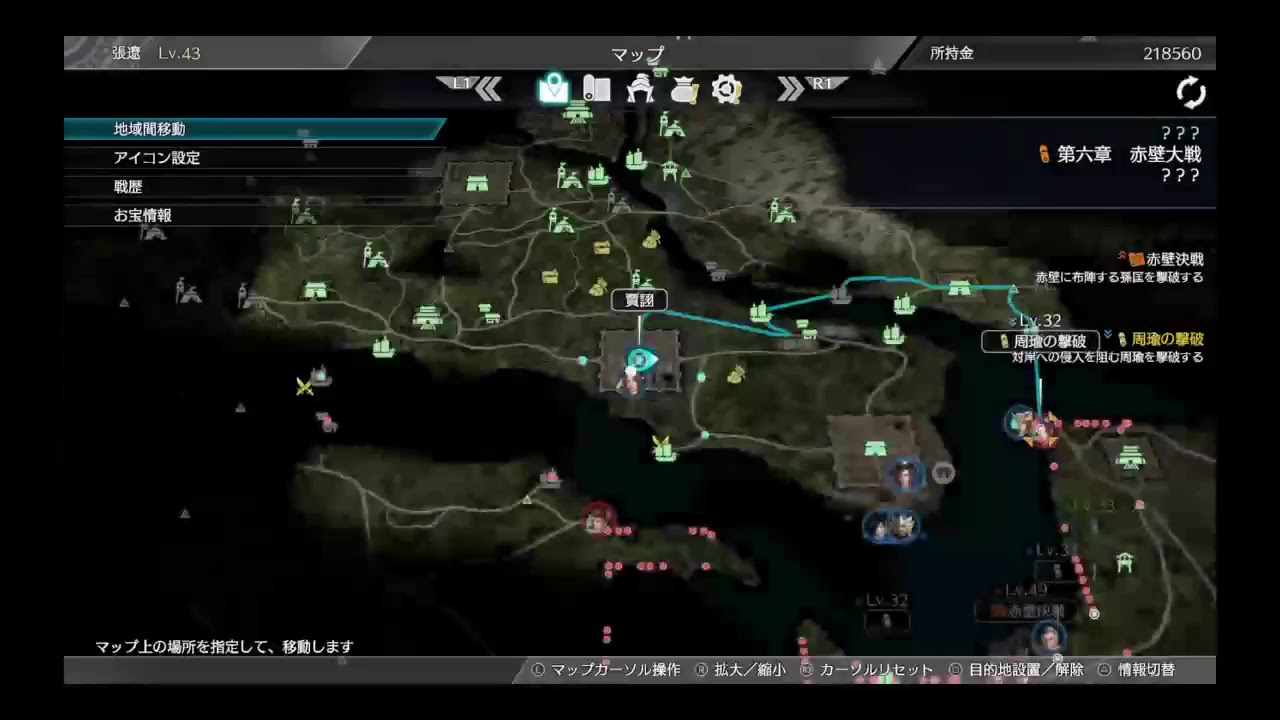This screenshot has width=1280, height=720.
Task: Click the gear settings icon in toolbar
Action: point(726,90)
